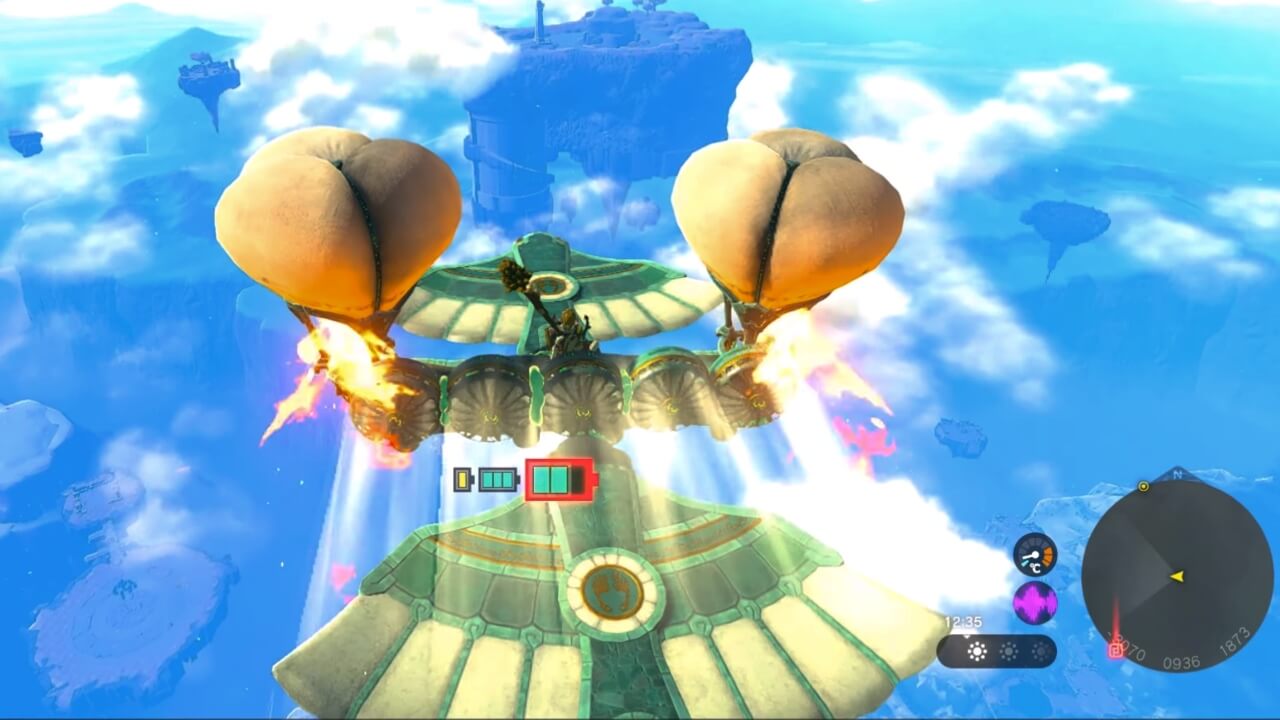Click the small yellow Zonai battery cell
1280x720 pixels.
[x=462, y=479]
